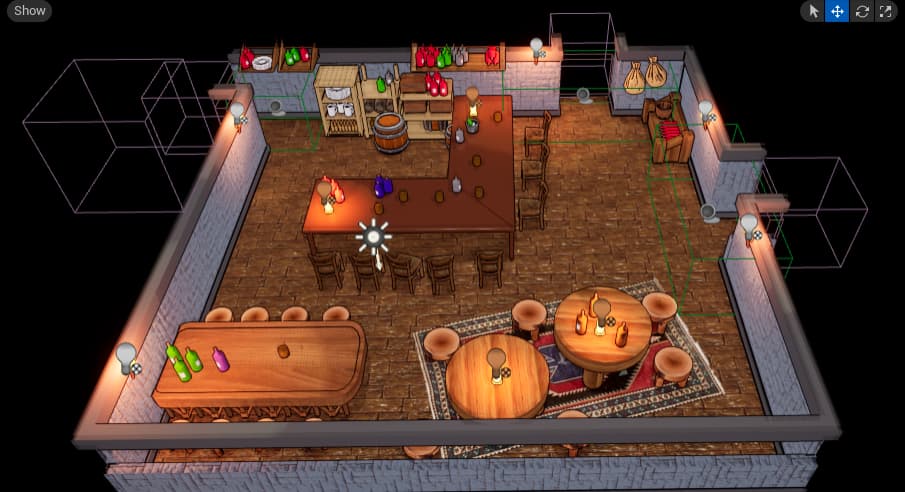Activate the circular arrows rotate tool
This screenshot has height=492, width=905.
(x=861, y=11)
